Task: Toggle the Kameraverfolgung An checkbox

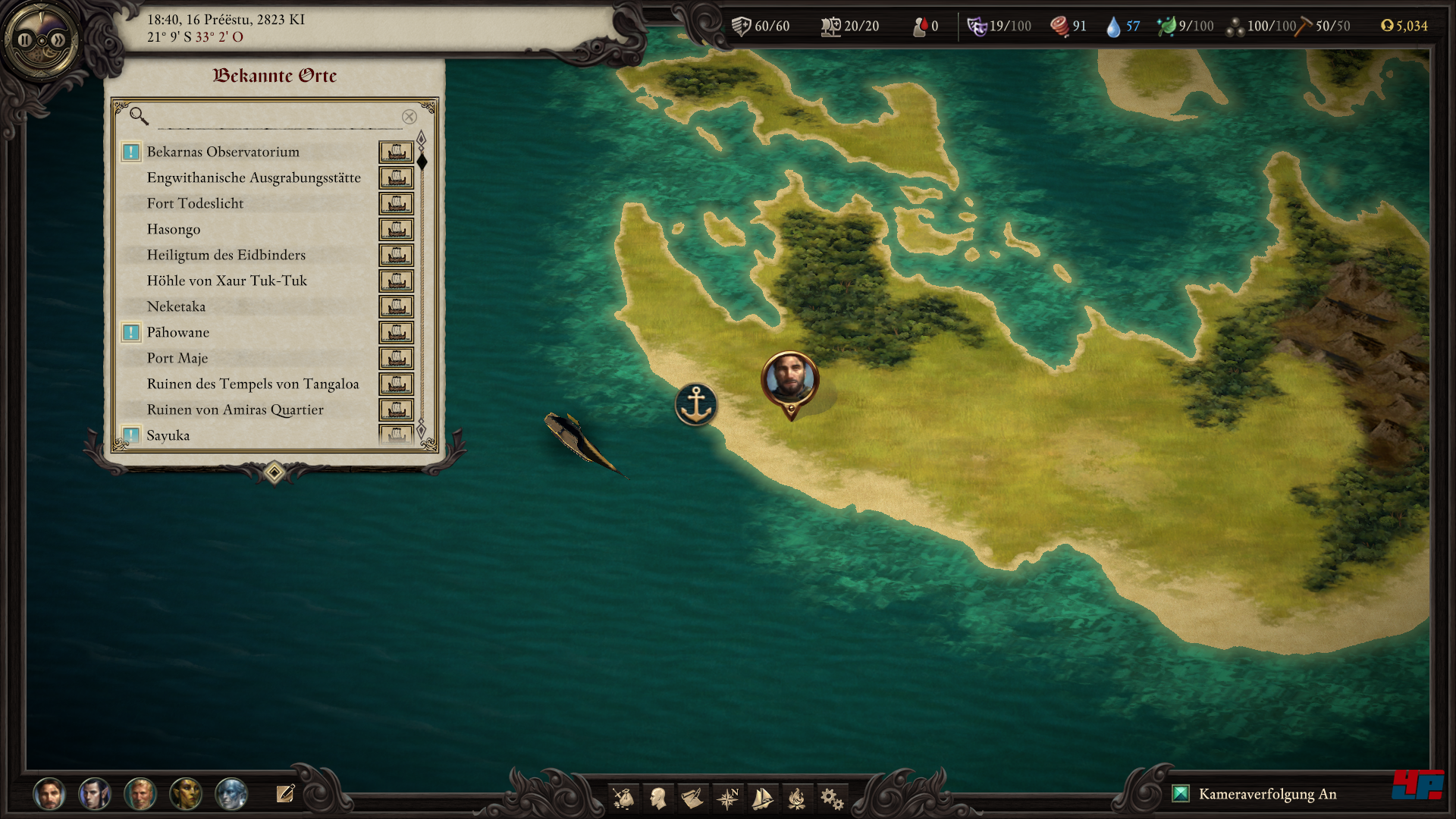Action: click(x=1181, y=794)
